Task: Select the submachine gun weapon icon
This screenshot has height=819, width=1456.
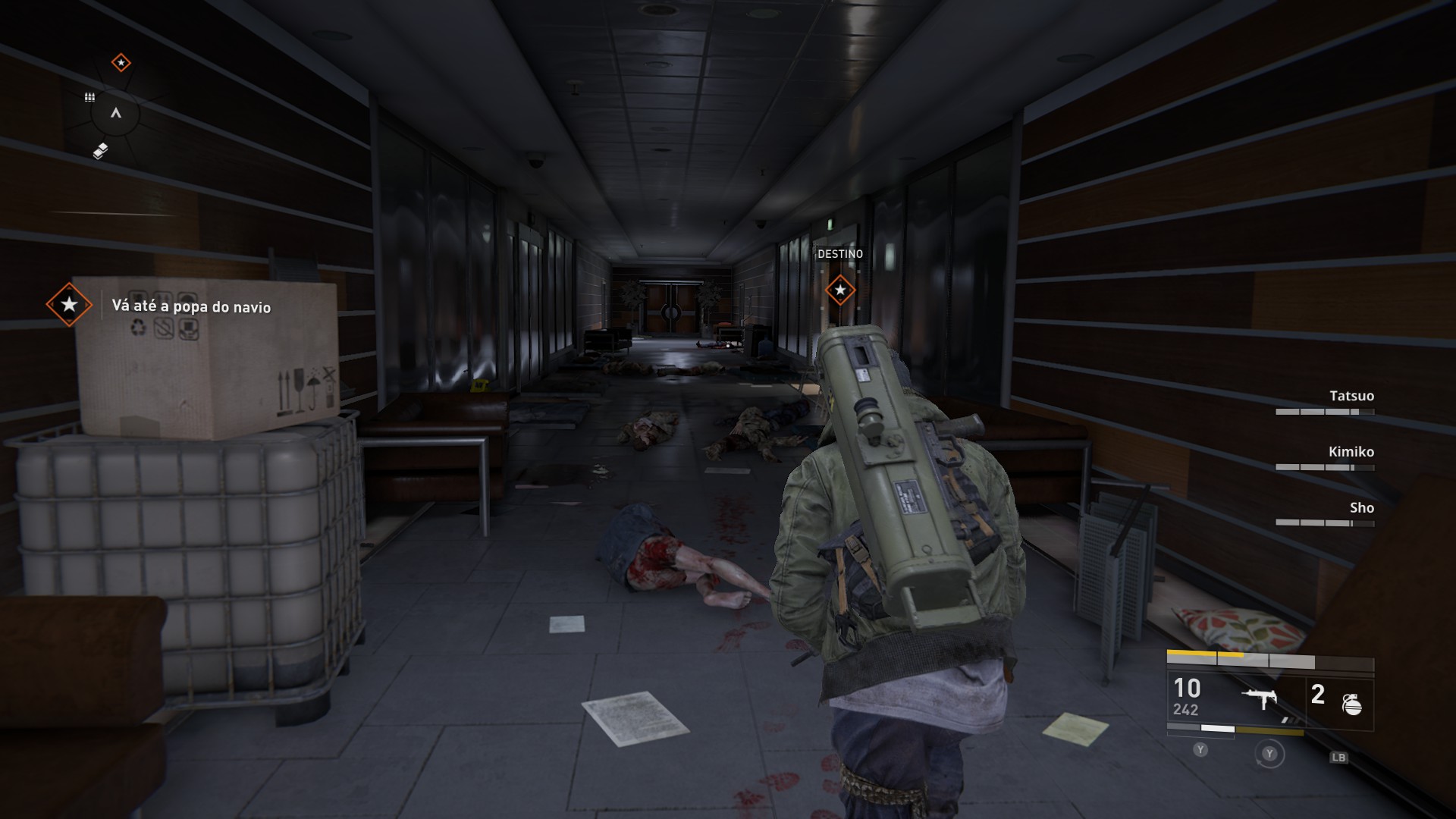Action: click(1262, 698)
